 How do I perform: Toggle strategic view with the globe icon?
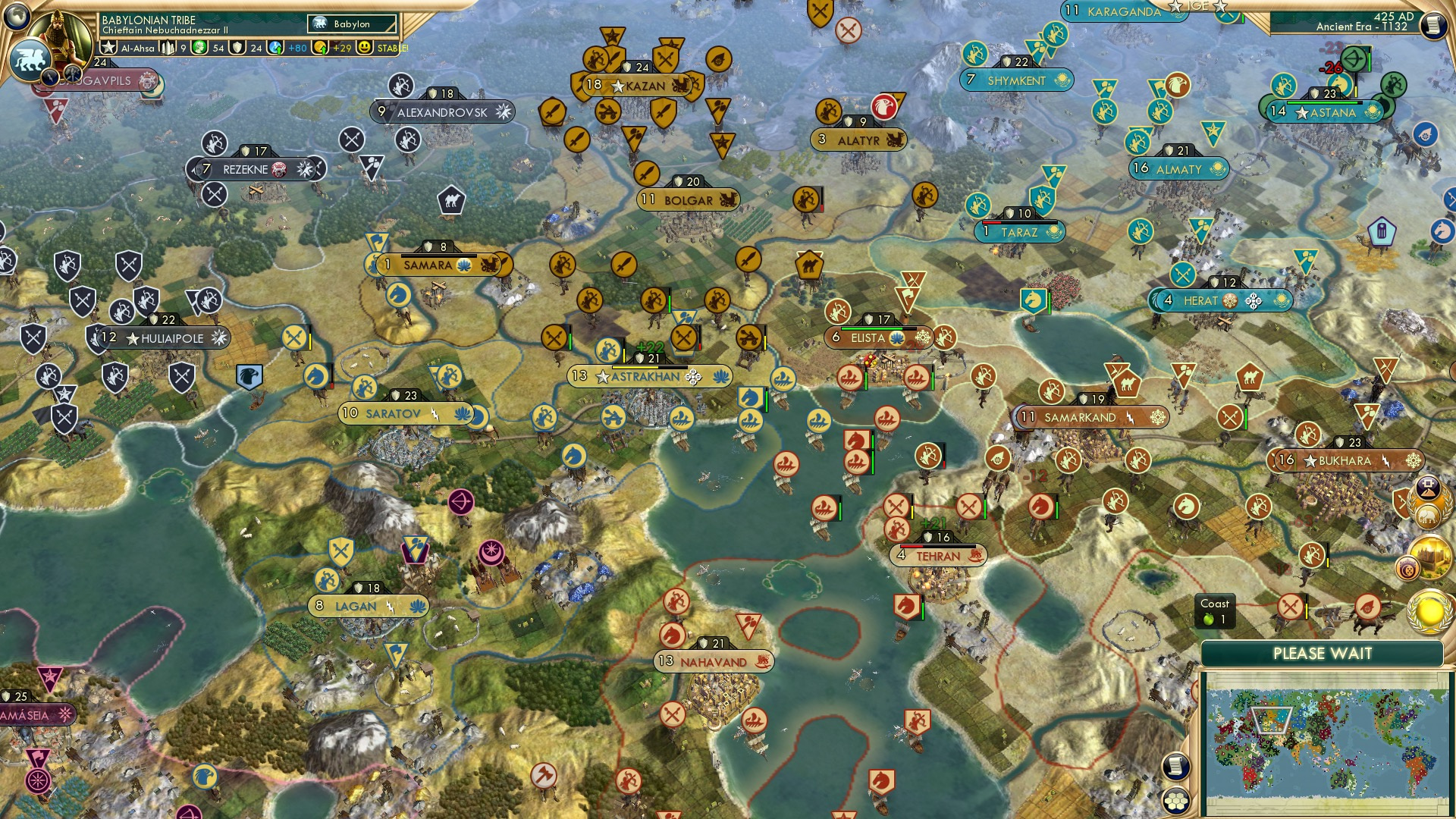16,15
